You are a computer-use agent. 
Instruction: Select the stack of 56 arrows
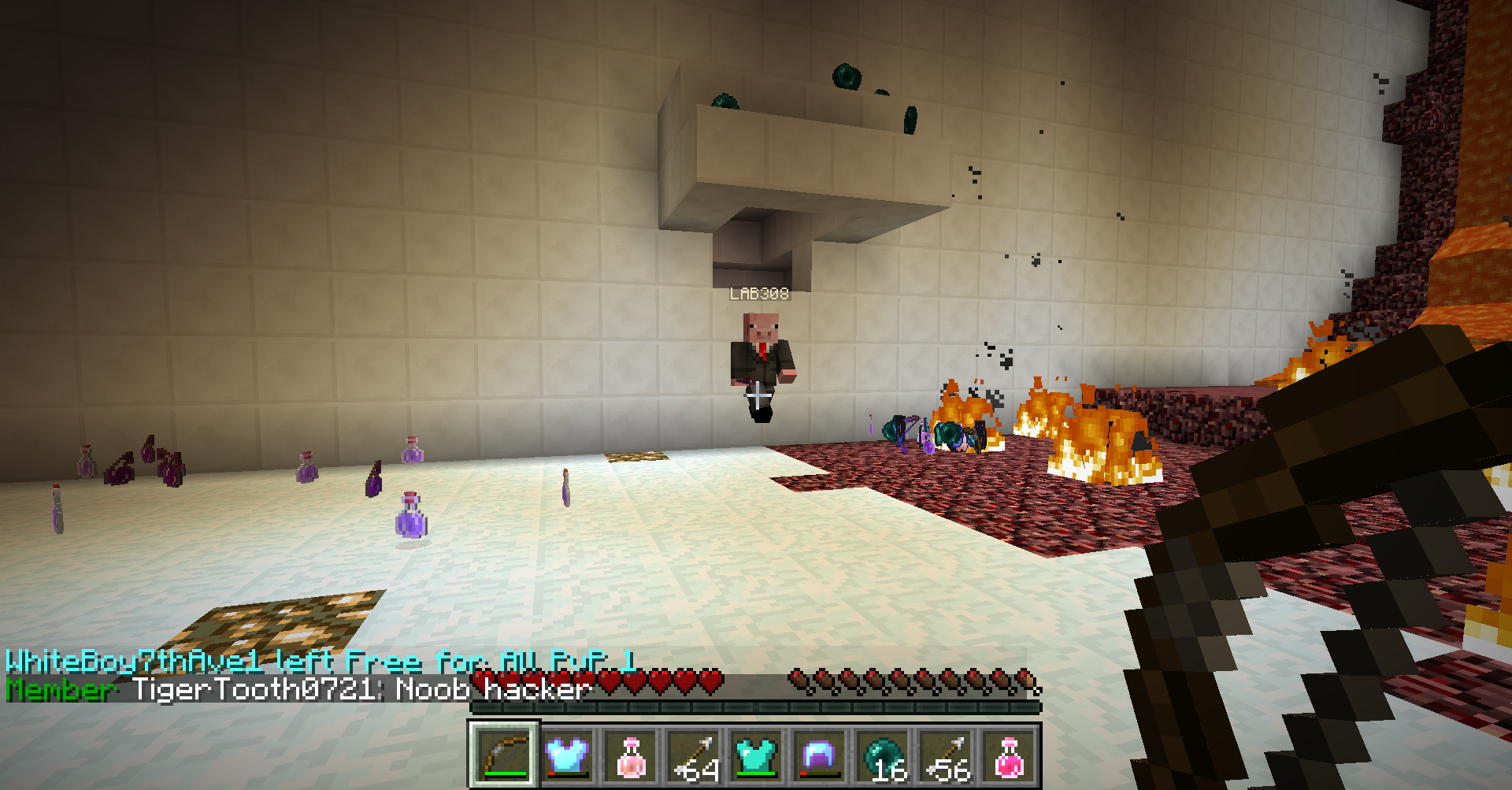(946, 755)
